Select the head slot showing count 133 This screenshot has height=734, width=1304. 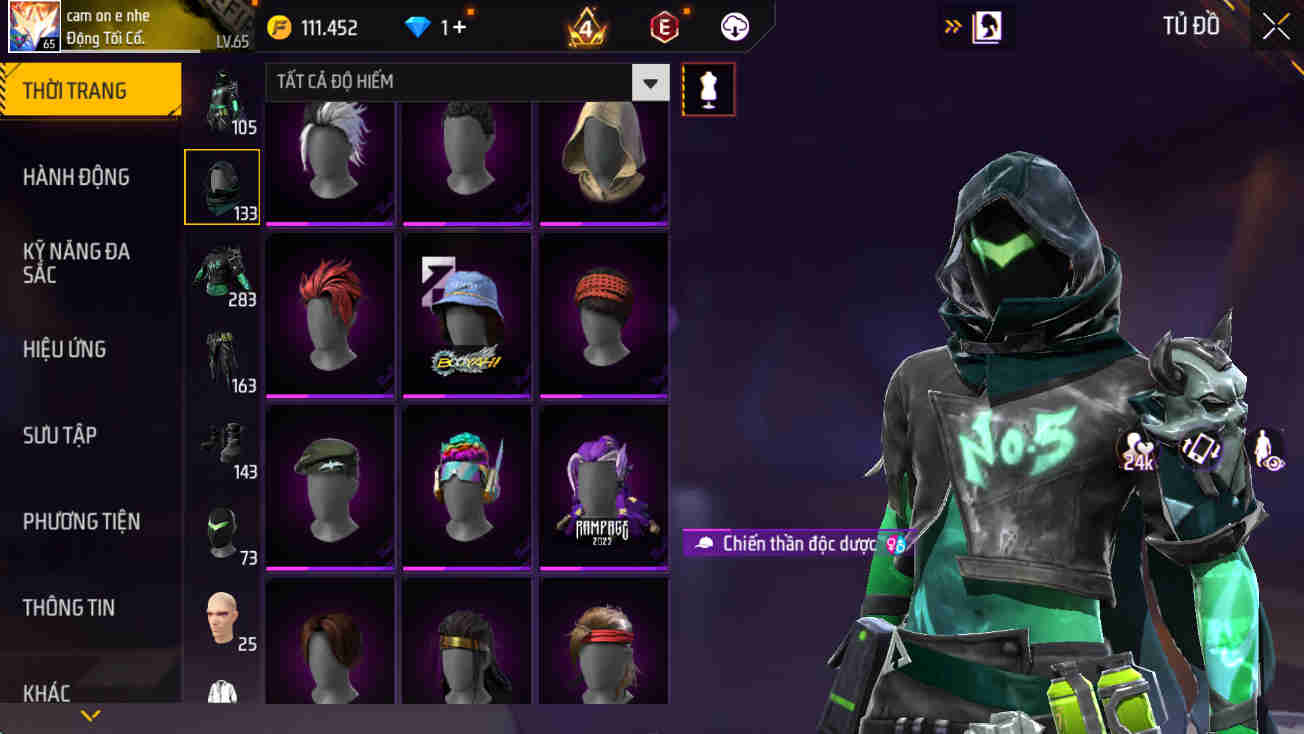pos(222,186)
